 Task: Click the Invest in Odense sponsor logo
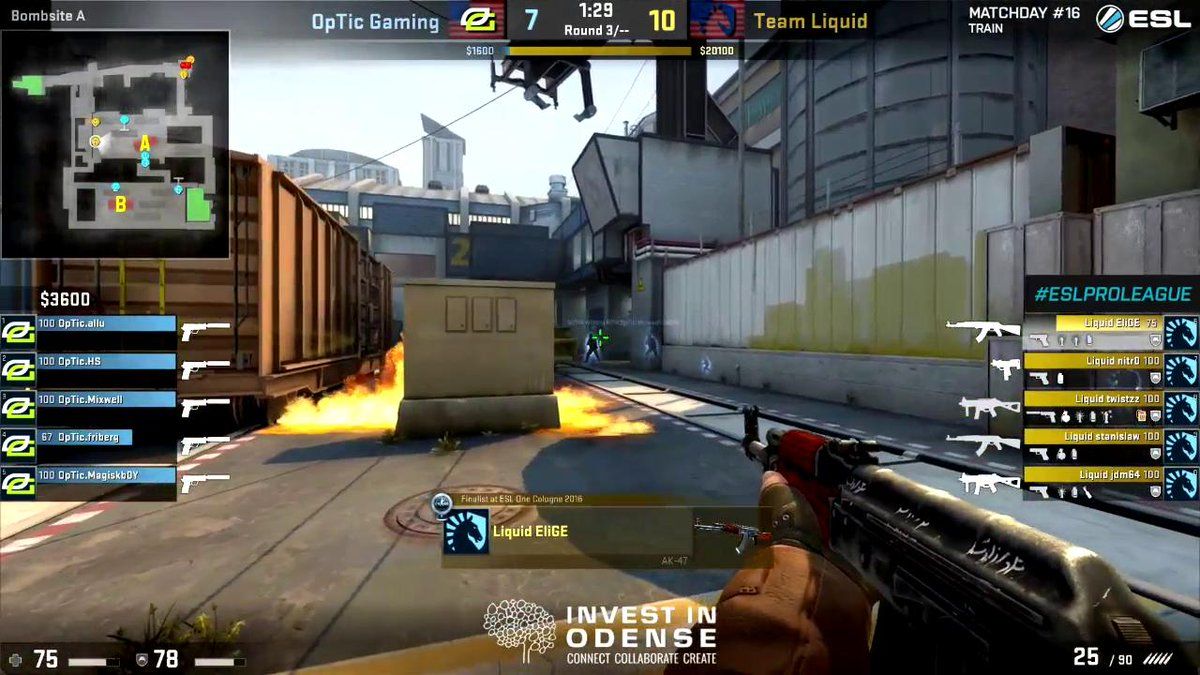coord(600,632)
